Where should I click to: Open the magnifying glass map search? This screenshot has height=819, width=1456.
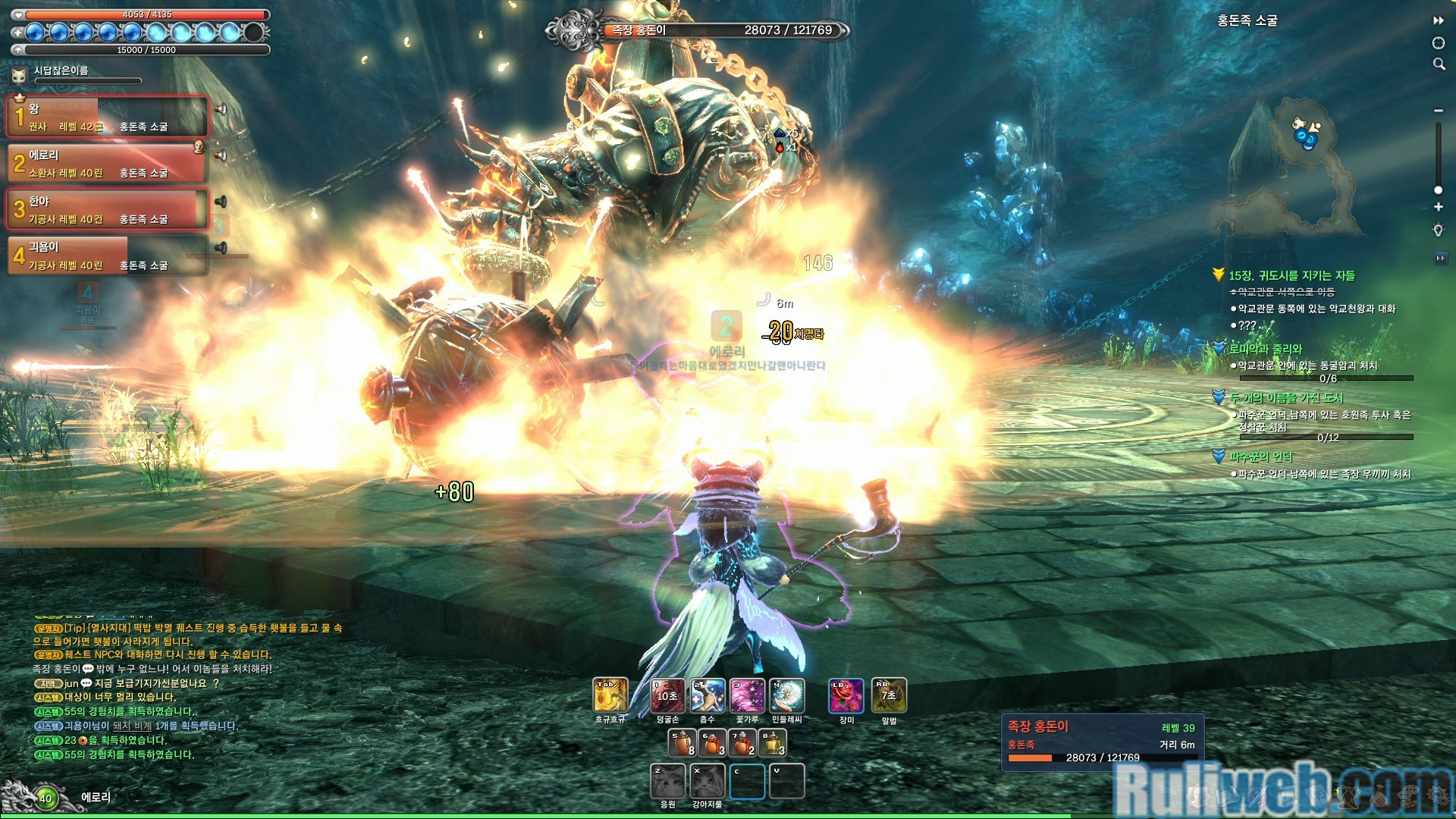coord(1439,64)
